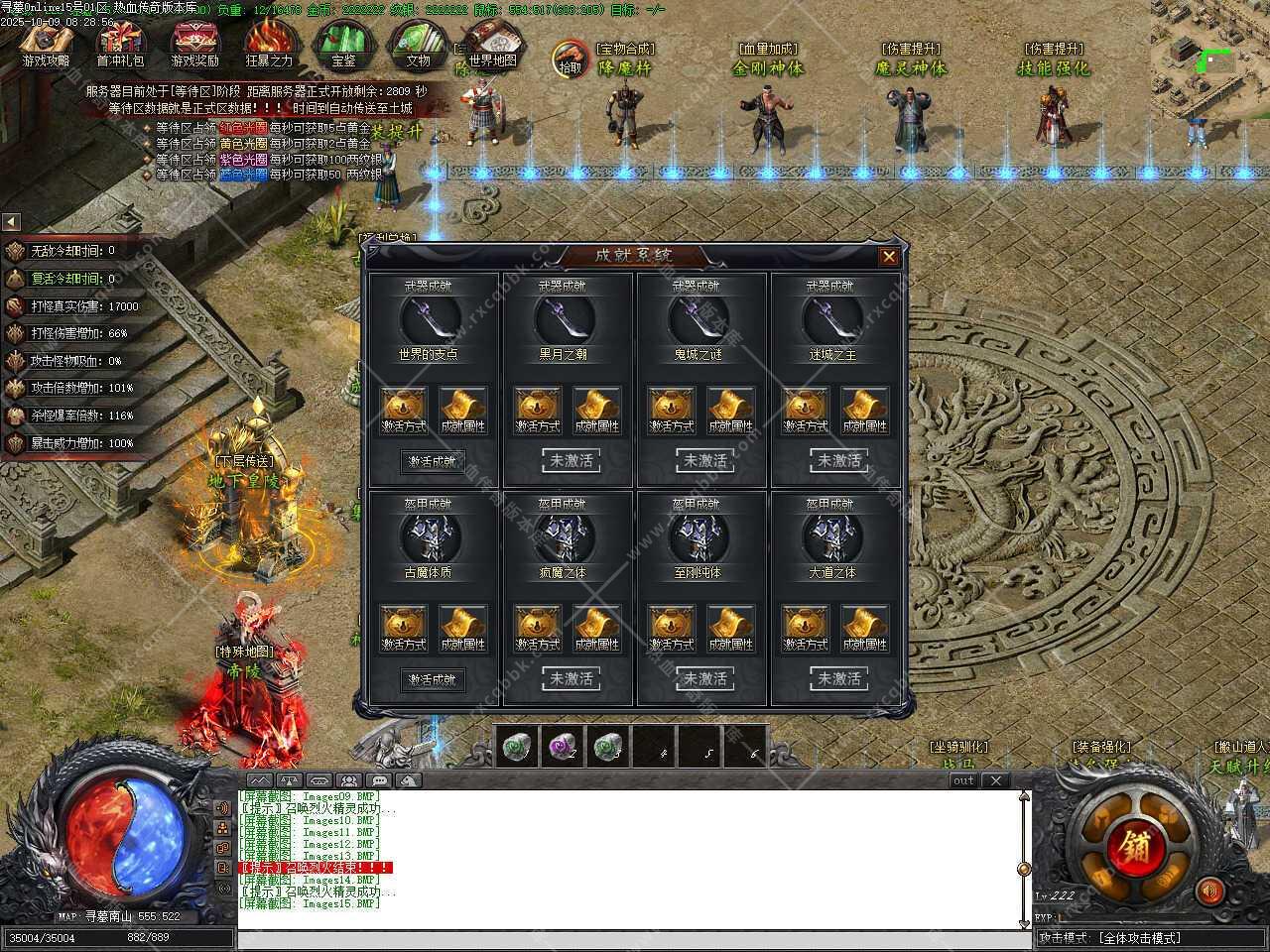Toggle the 拾取 pickup button

click(570, 59)
